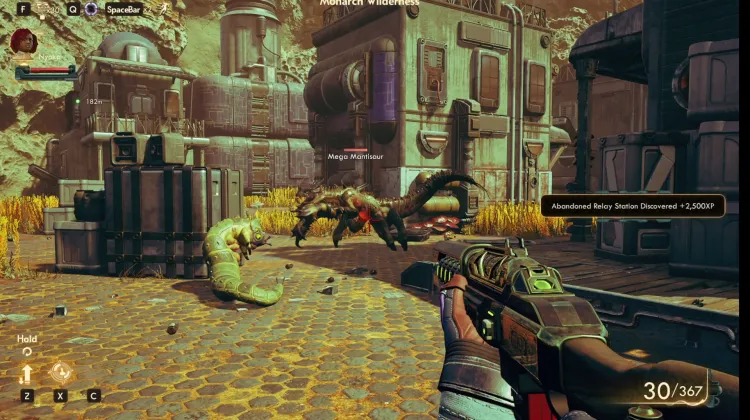Trigger the companion ability target icon
This screenshot has height=420, width=750.
[x=60, y=372]
